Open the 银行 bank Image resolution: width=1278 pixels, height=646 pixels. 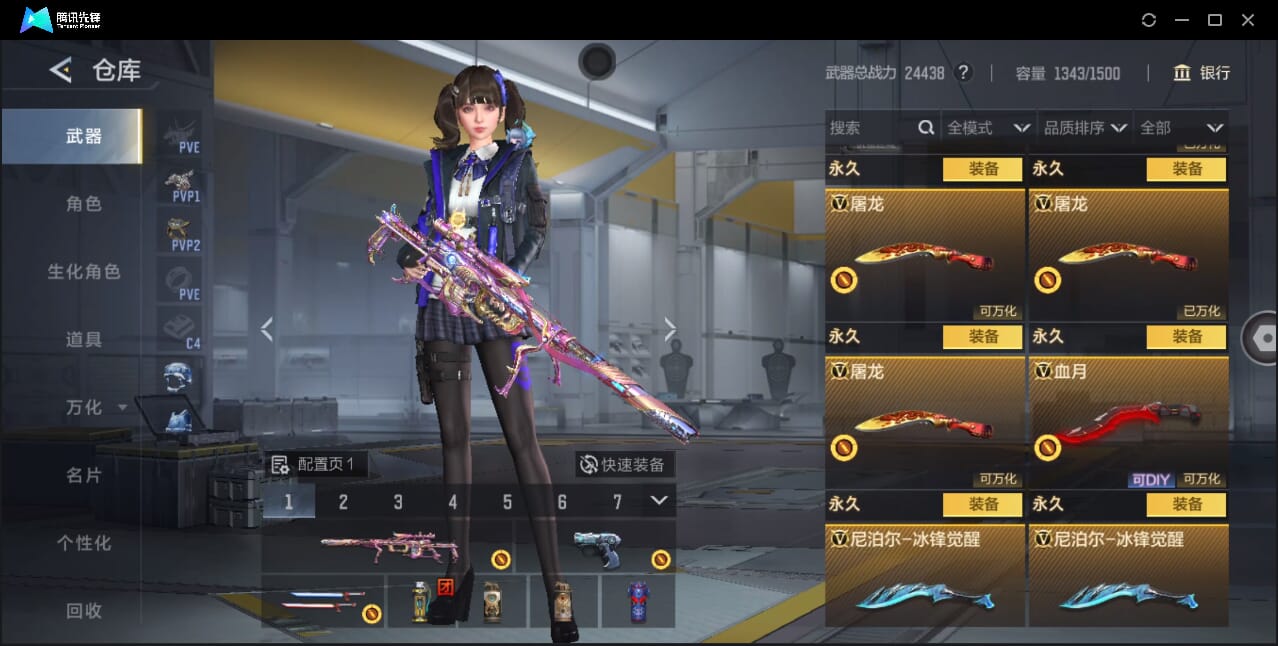coord(1201,73)
